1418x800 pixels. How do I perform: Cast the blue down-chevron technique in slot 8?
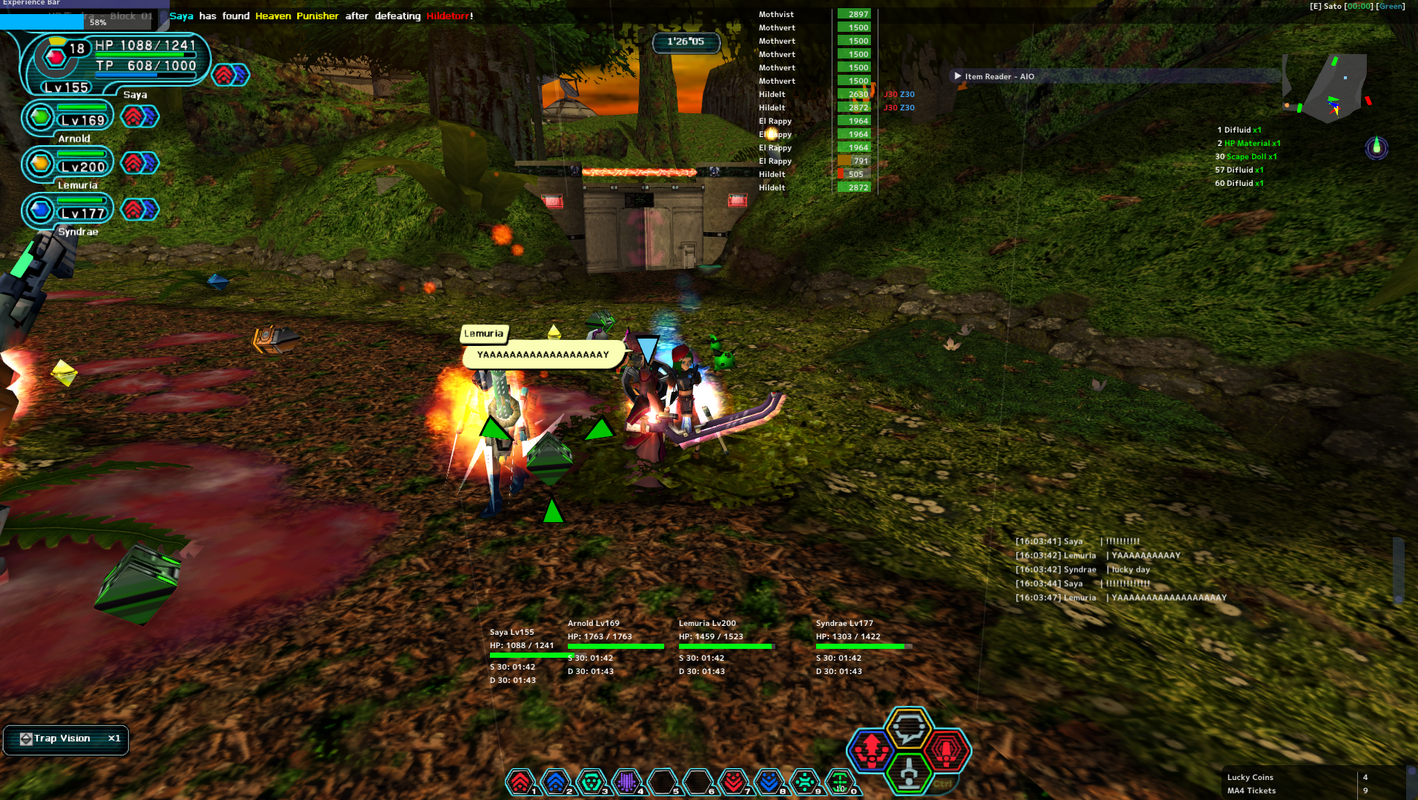click(769, 781)
